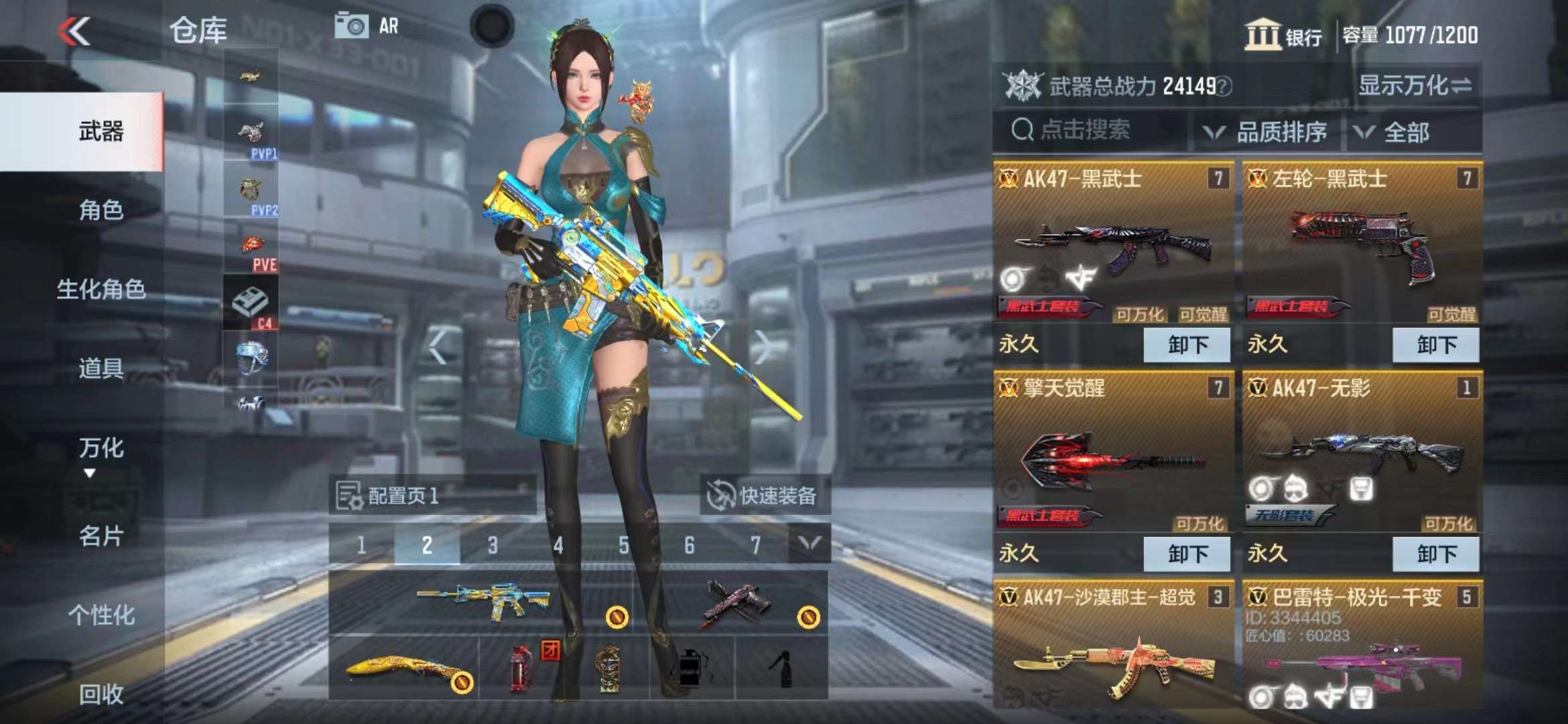Open the 武器 weapons category
Viewport: 1568px width, 724px height.
click(101, 131)
